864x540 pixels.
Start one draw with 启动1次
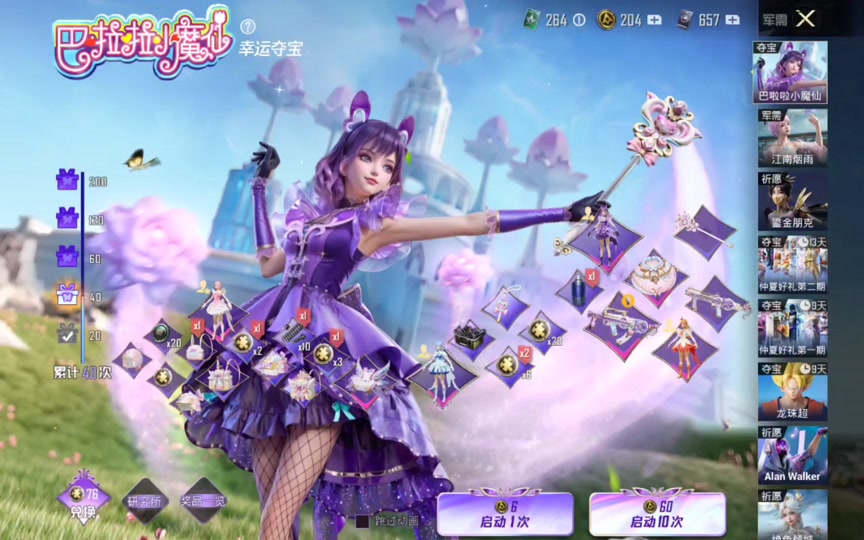pyautogui.click(x=505, y=513)
